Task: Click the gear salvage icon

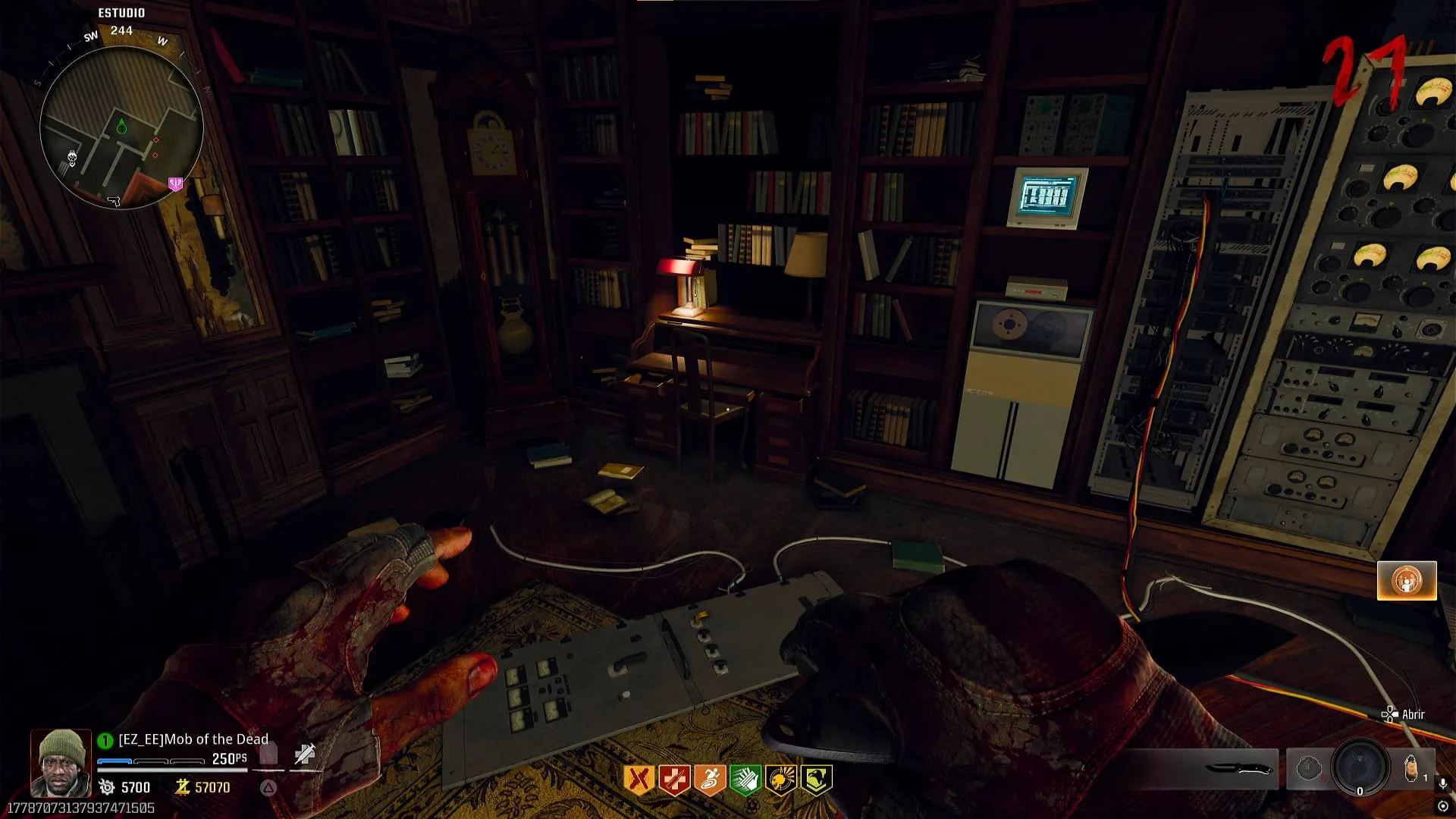Action: [x=107, y=787]
